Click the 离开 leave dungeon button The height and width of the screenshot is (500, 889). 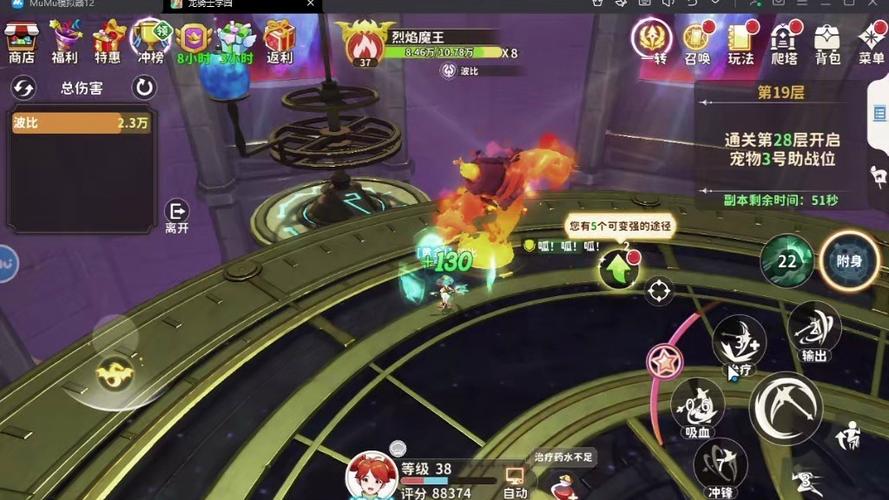point(177,214)
